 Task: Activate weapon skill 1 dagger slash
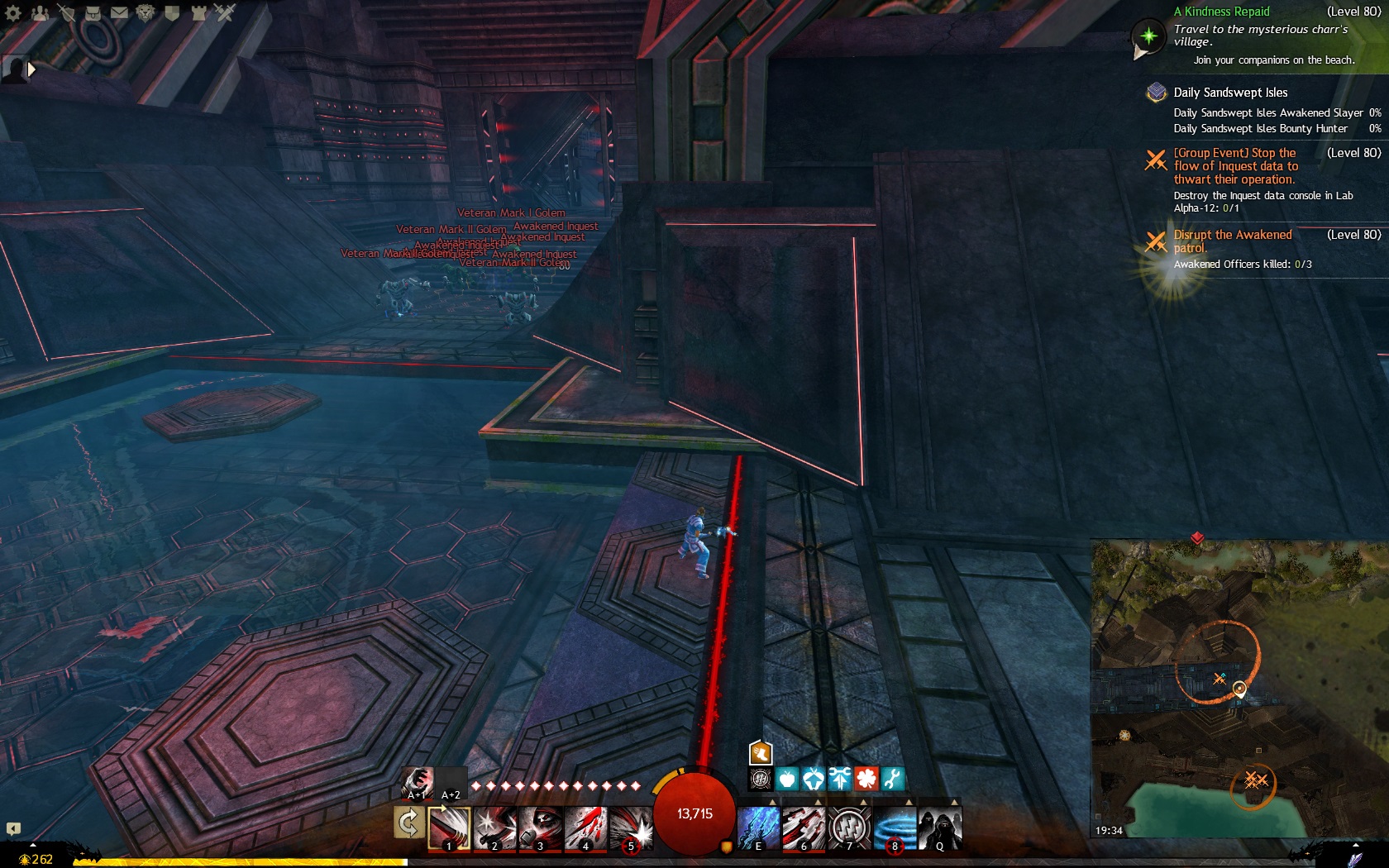[449, 827]
